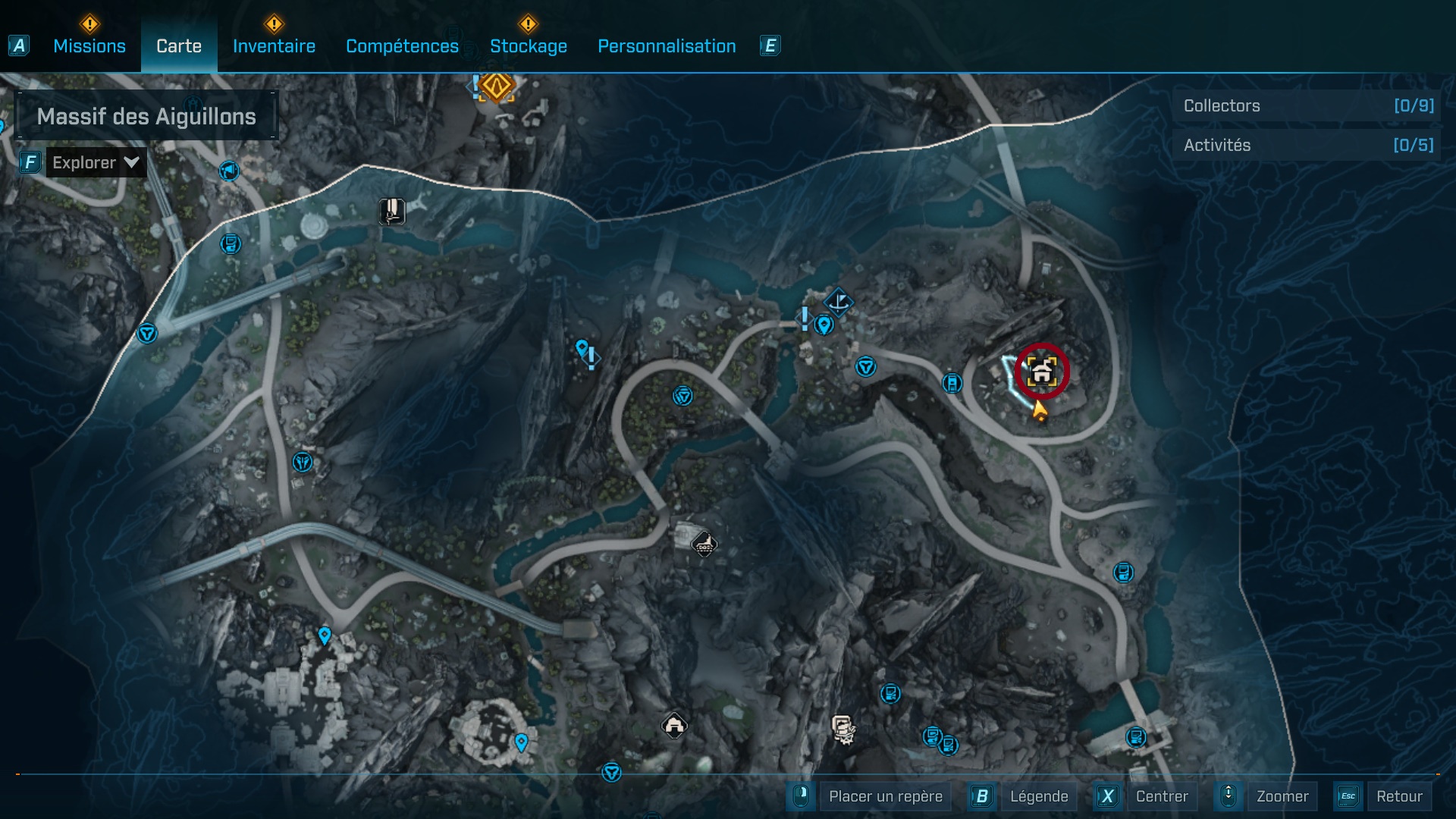Screen dimensions: 1456x819
Task: Click the boat dock map marker
Action: pos(838,303)
